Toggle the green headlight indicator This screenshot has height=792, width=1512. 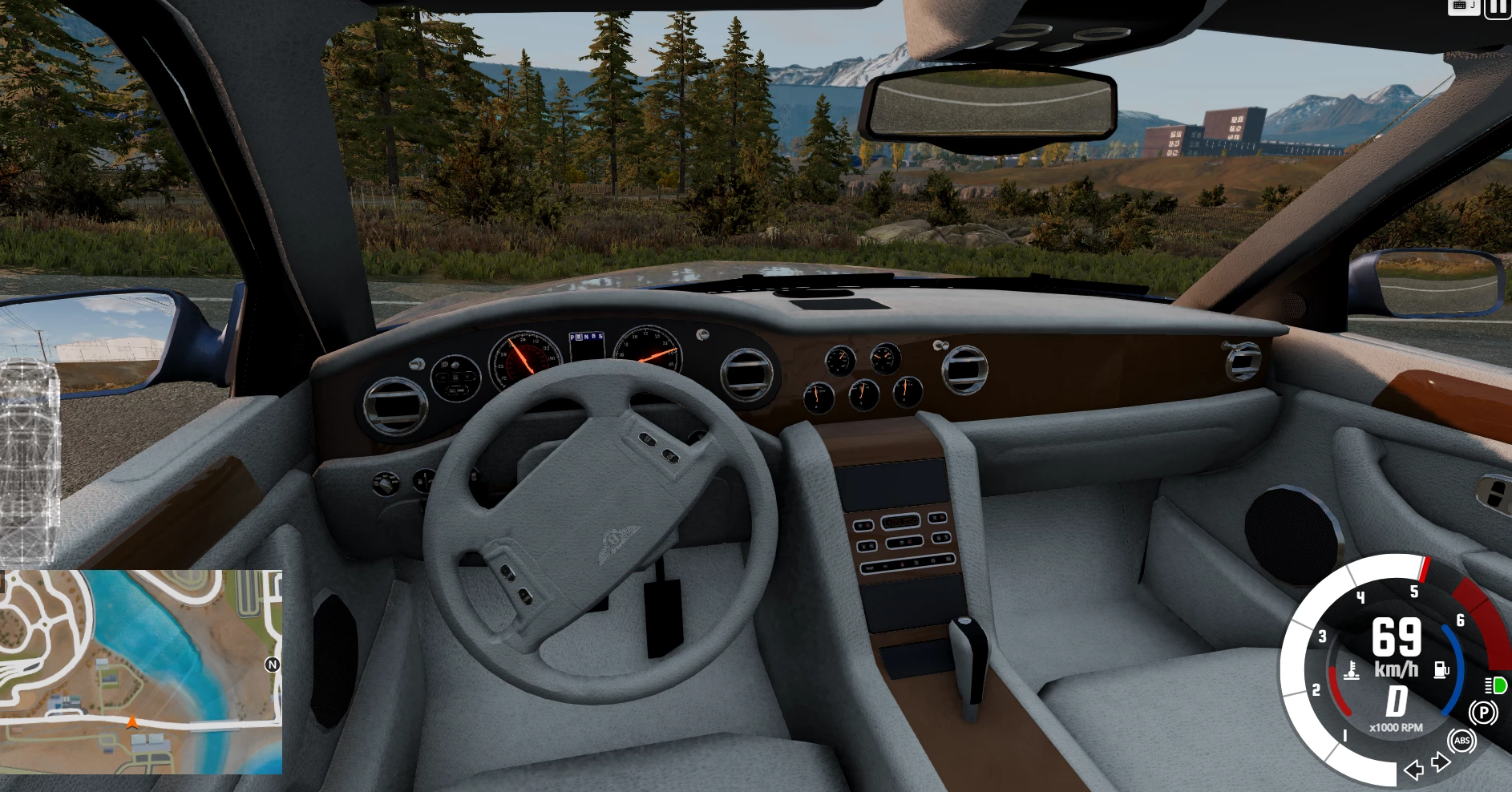point(1496,685)
